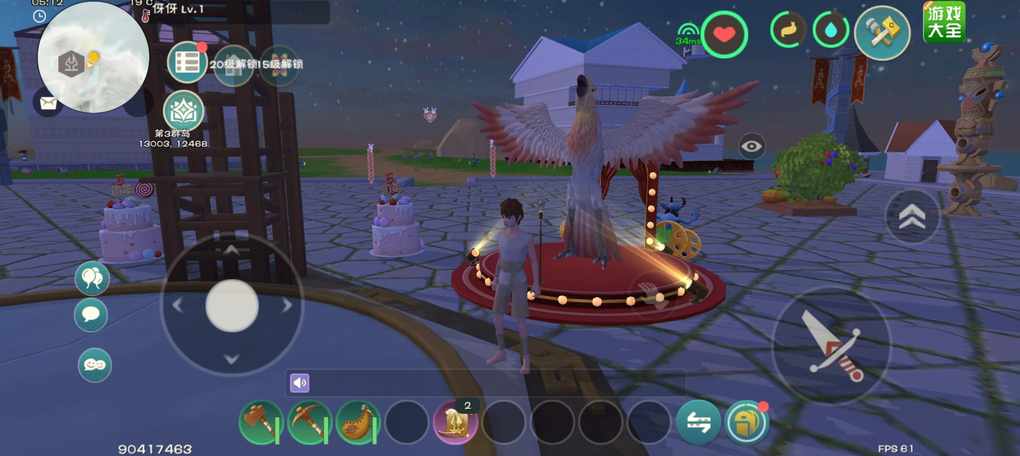Select the wooden hammer hotbar slot
Screen dimensions: 1020x456
(x=261, y=422)
